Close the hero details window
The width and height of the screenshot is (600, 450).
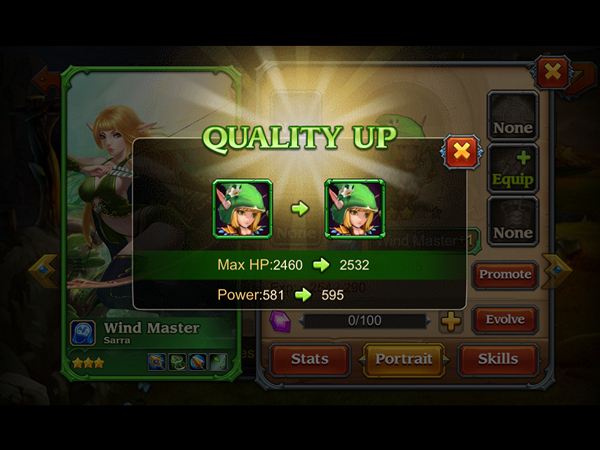pos(552,72)
